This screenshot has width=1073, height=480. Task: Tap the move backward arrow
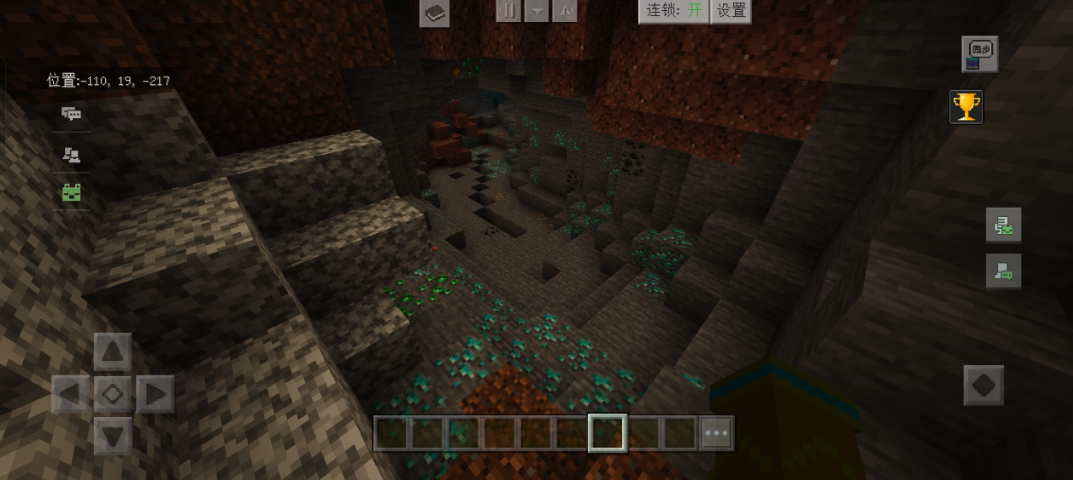click(113, 436)
